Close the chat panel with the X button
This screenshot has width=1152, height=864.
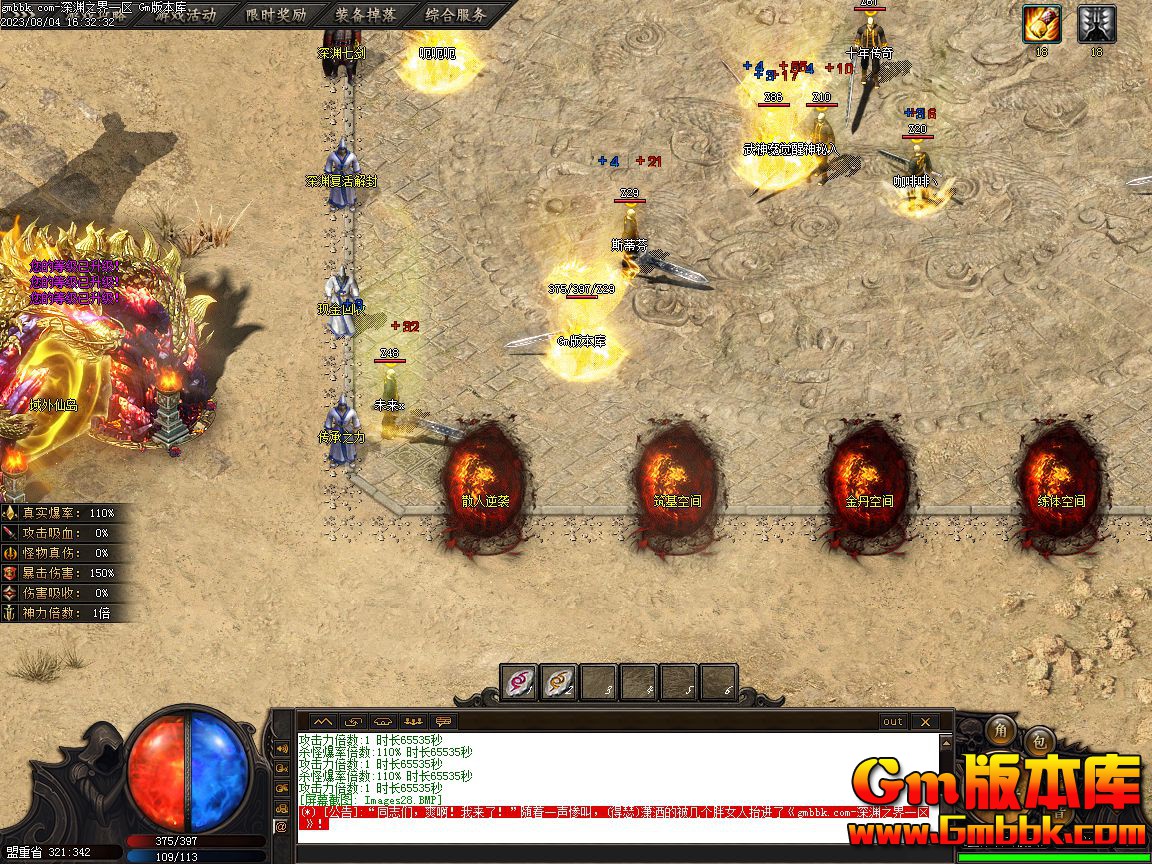(925, 721)
